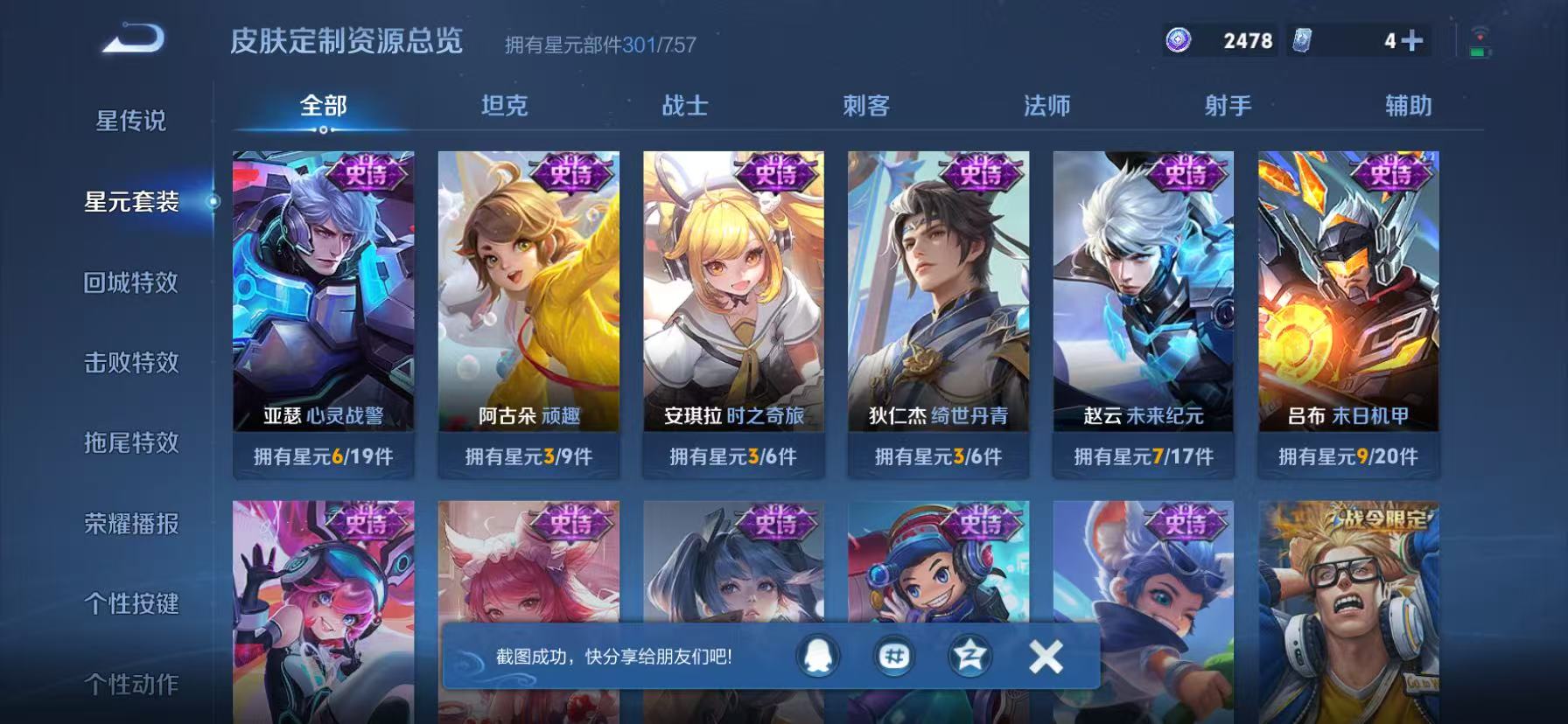
Task: Open the 荣耀播报 section
Action: [129, 525]
